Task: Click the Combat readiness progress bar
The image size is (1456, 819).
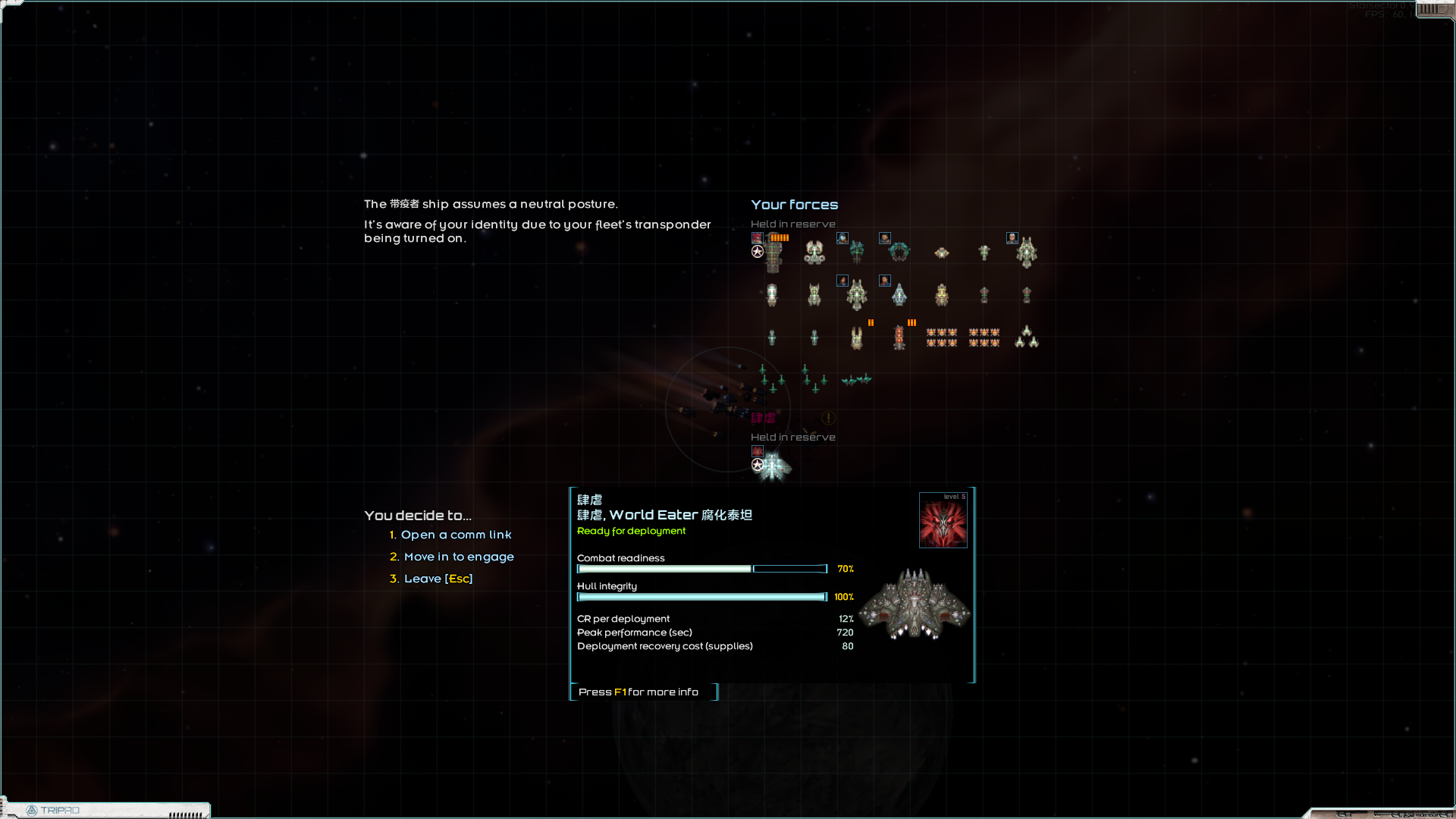Action: pyautogui.click(x=701, y=569)
